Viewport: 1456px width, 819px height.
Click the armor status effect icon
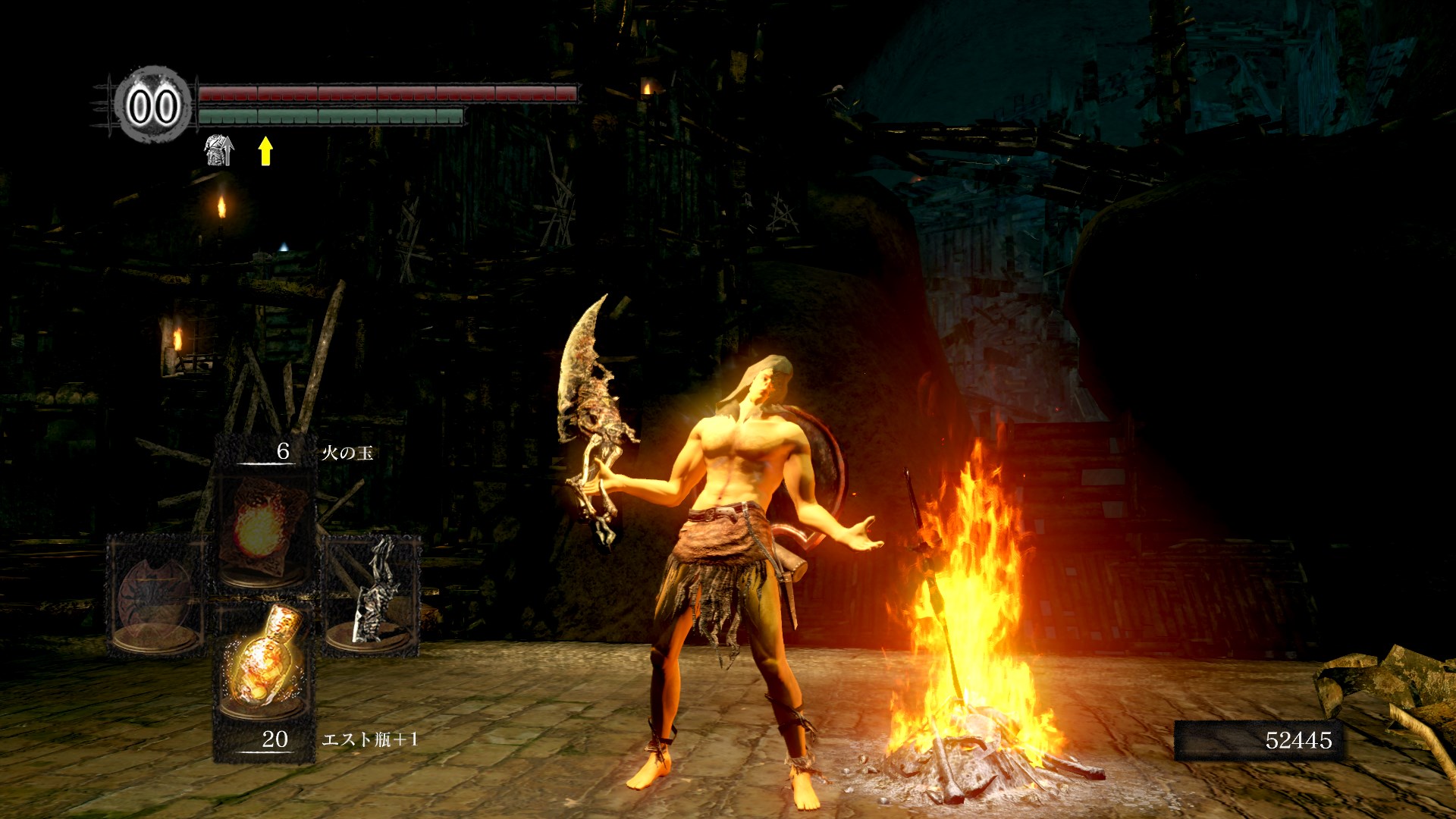[x=218, y=150]
